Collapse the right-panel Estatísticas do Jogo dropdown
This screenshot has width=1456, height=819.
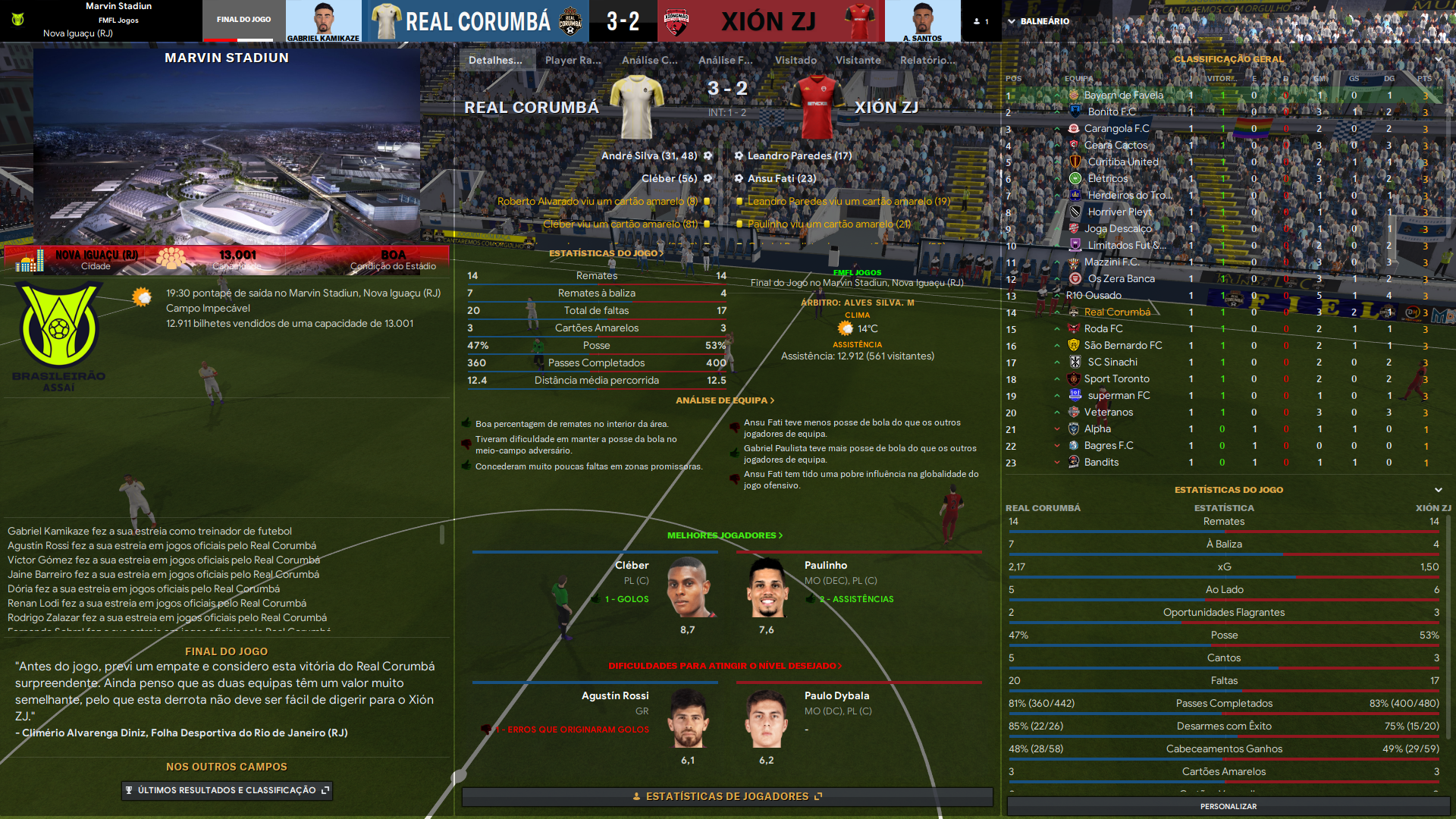point(1438,490)
